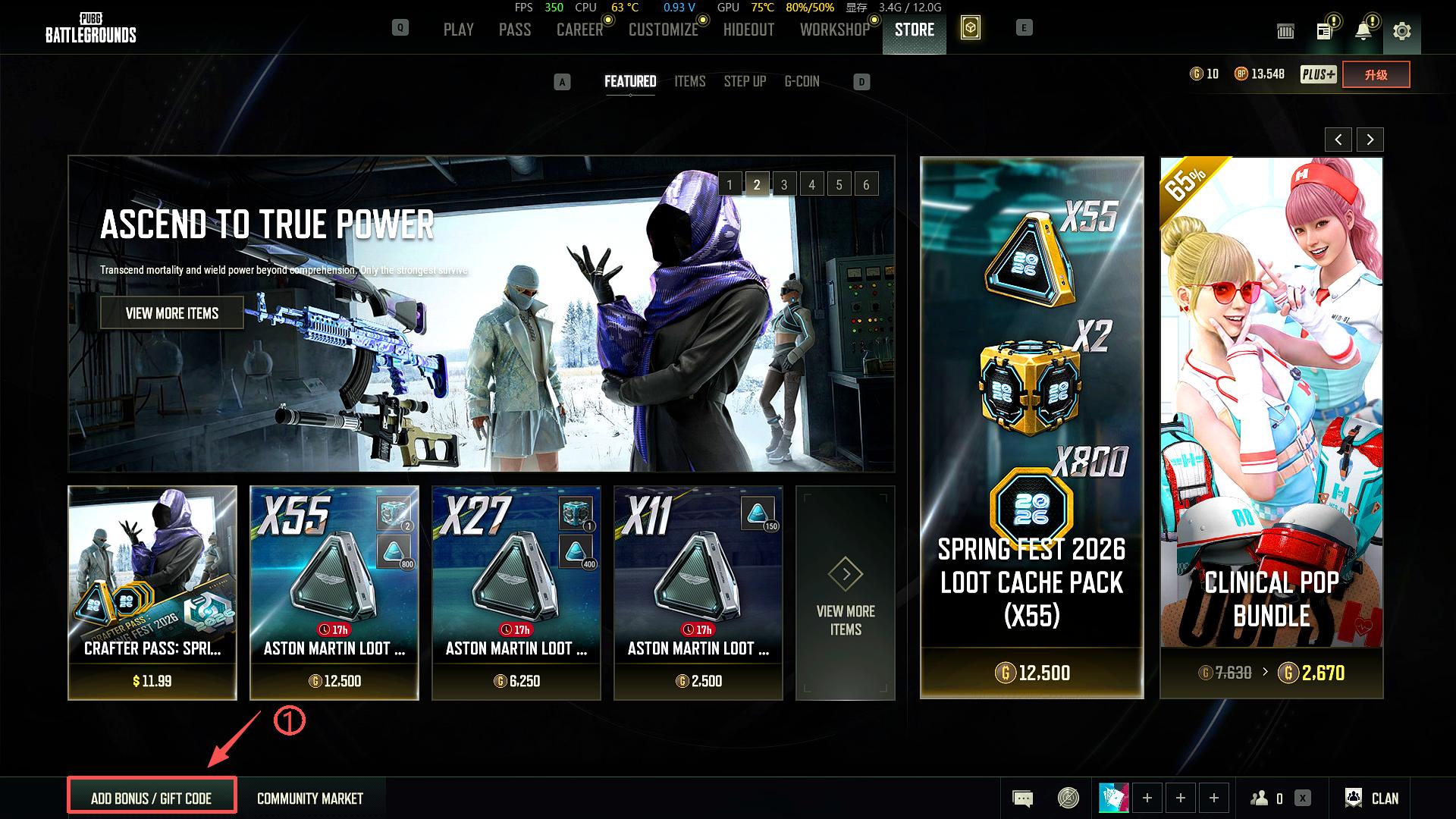The width and height of the screenshot is (1456, 819).
Task: Switch to the Items store category
Action: pyautogui.click(x=689, y=81)
